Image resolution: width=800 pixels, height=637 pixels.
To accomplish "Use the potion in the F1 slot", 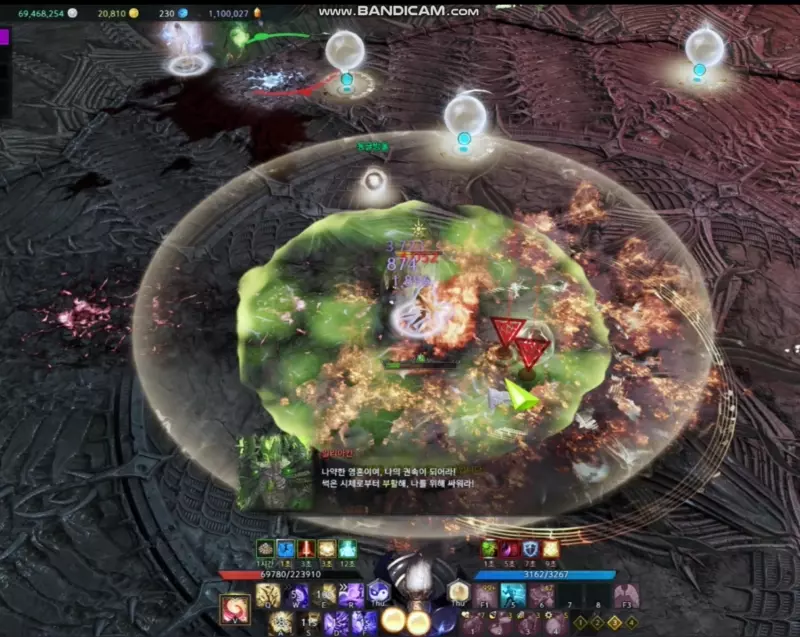I will tap(487, 596).
